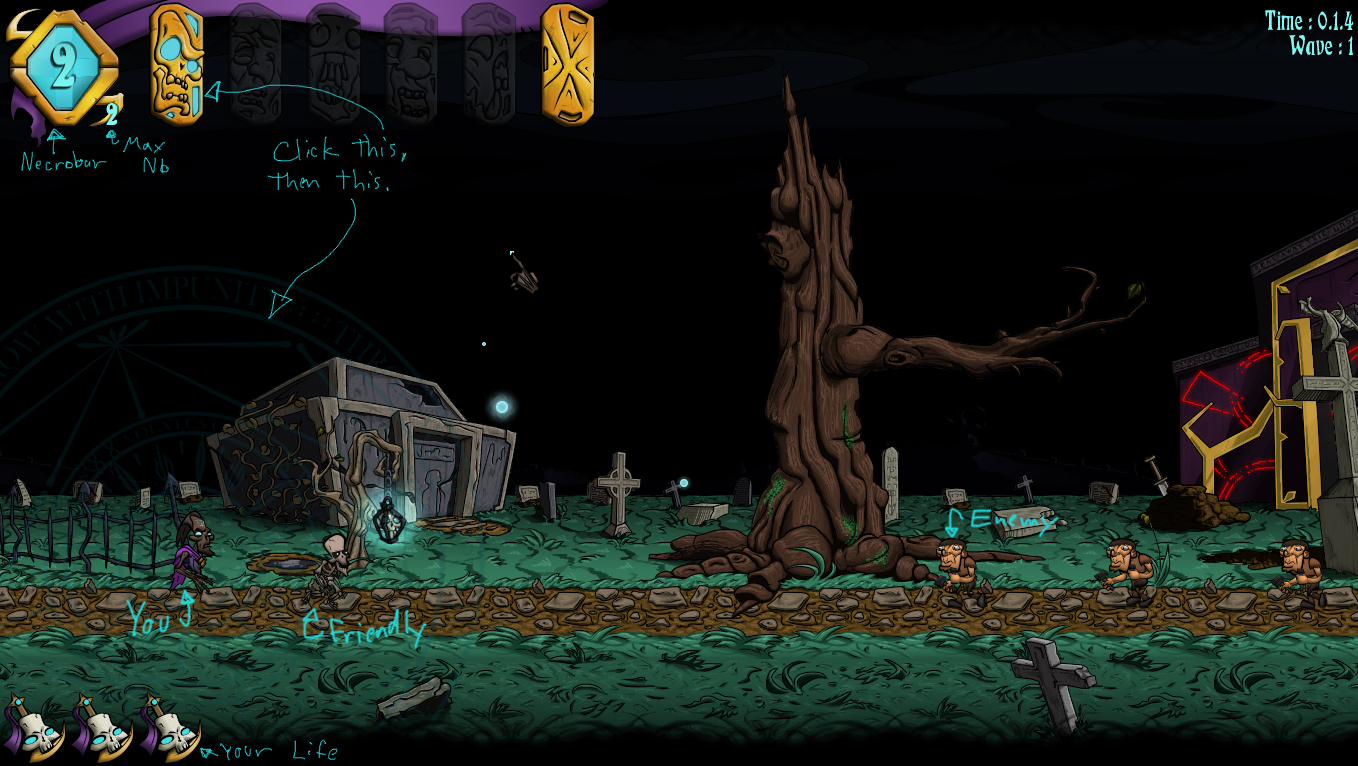Activate the golden X-rune tablet

click(x=567, y=64)
